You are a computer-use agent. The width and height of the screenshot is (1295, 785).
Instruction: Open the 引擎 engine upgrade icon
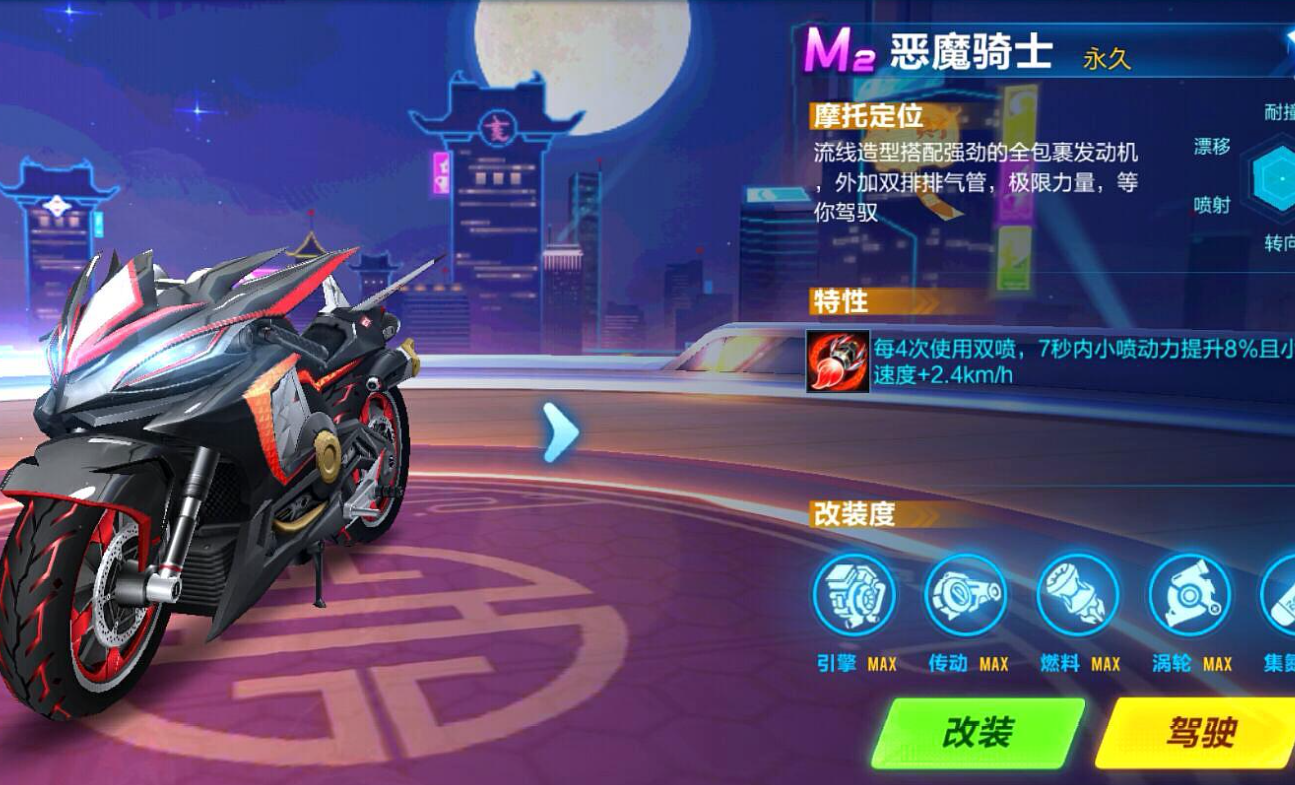coord(854,596)
